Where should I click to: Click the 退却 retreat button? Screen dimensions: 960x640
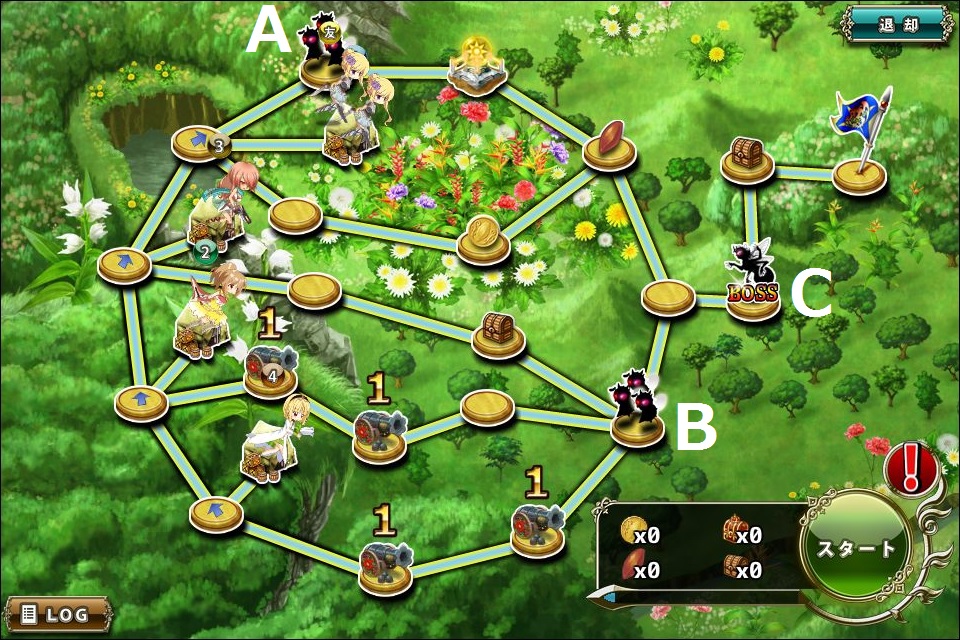coord(896,24)
